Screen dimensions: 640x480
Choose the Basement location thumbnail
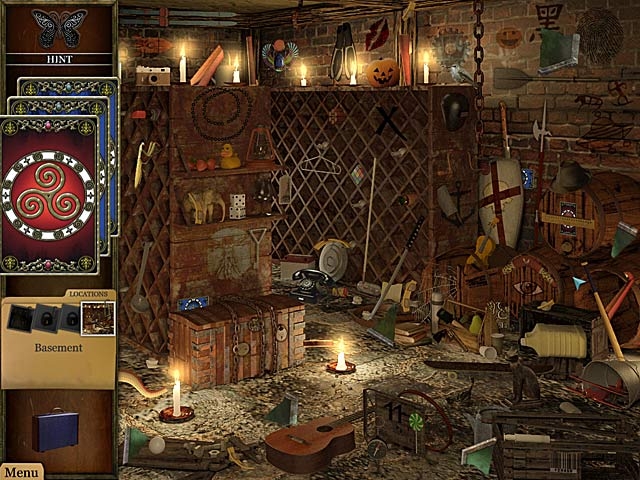(x=98, y=319)
